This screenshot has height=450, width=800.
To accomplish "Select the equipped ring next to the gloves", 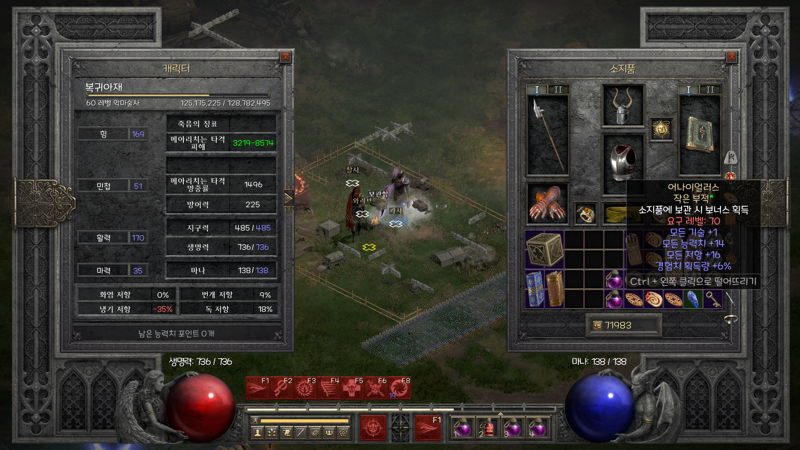I will [587, 212].
